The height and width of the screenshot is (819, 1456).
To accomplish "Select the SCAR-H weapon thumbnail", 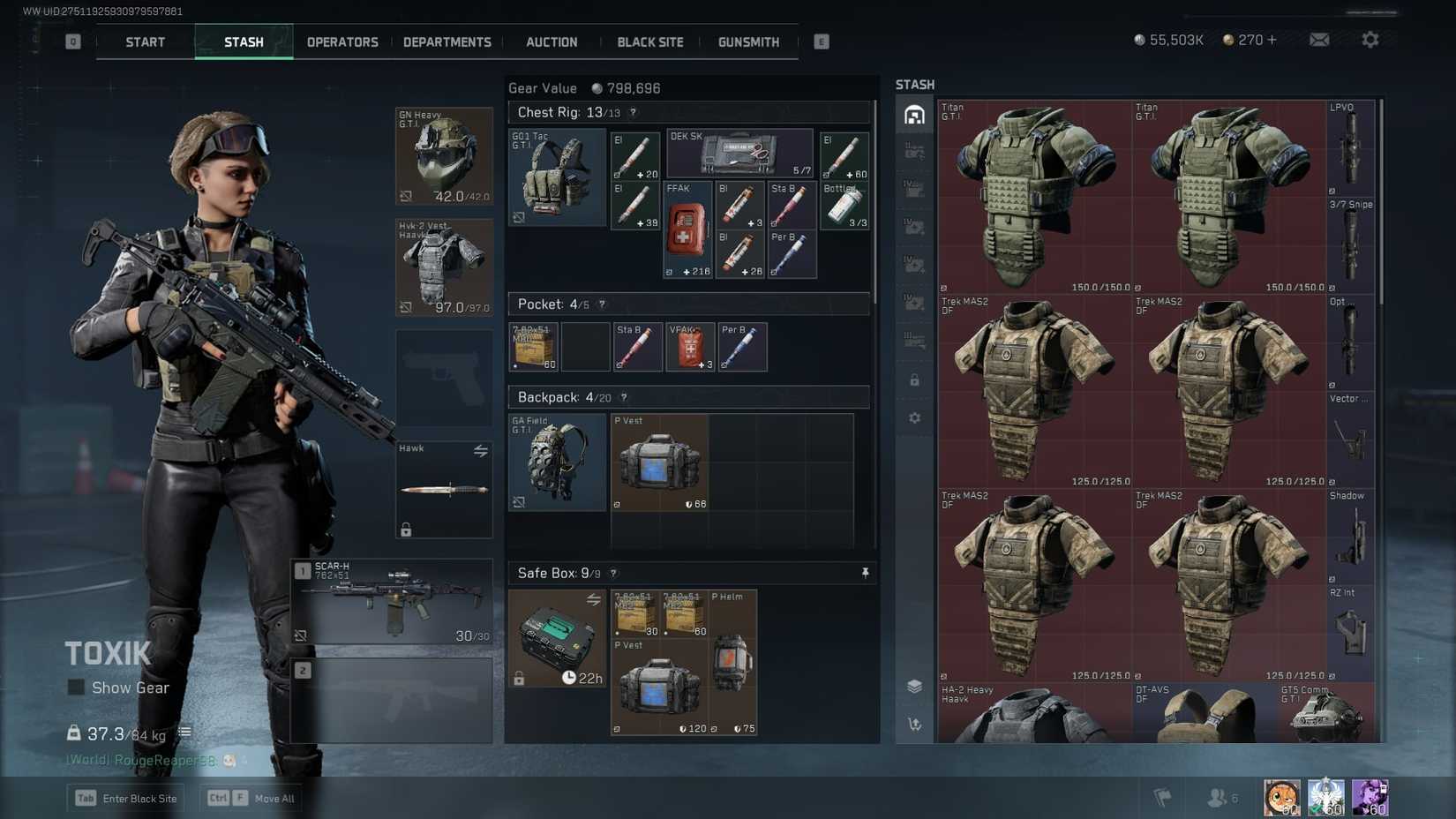I will 391,601.
